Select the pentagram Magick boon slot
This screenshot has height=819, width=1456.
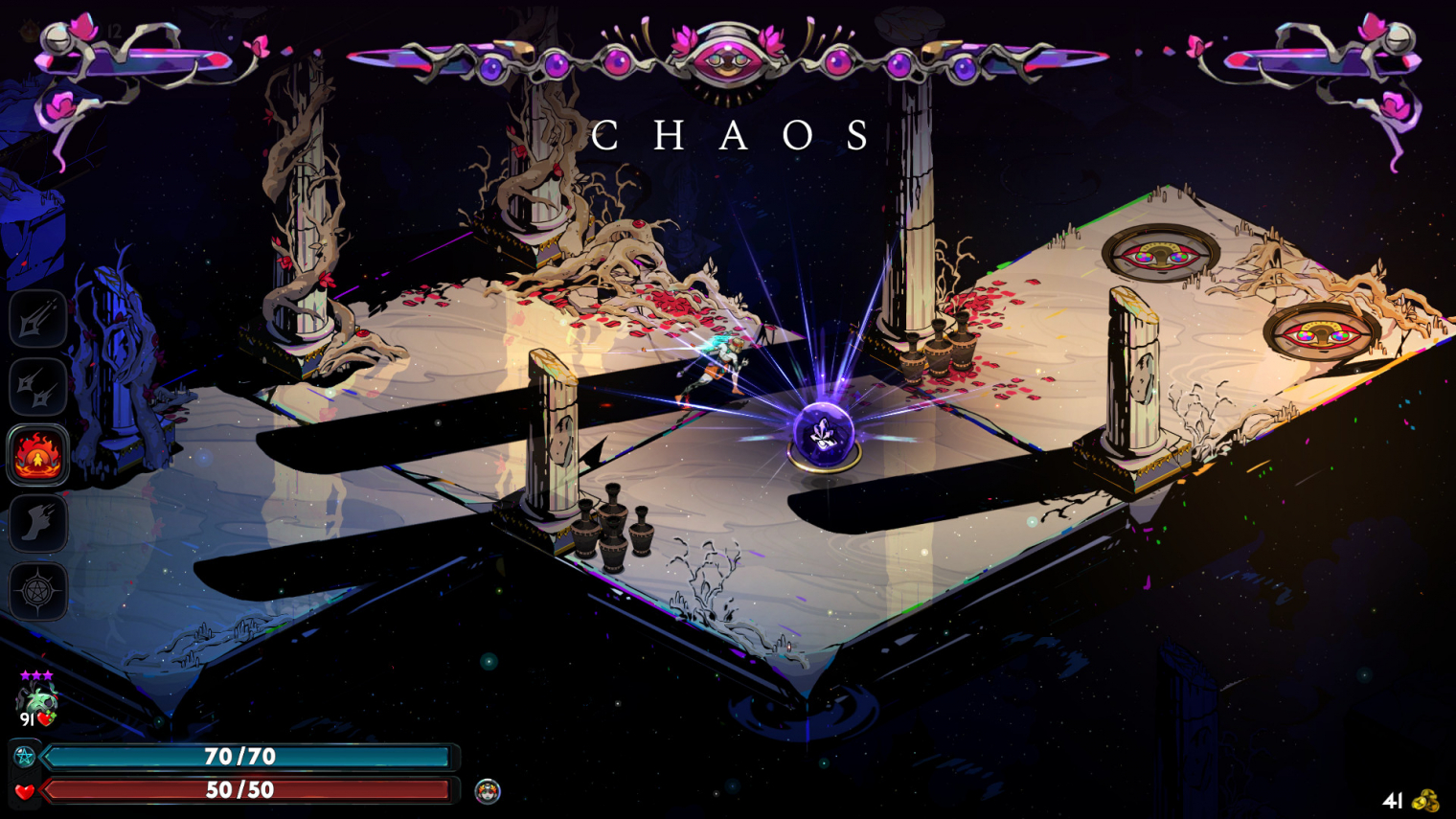click(37, 591)
